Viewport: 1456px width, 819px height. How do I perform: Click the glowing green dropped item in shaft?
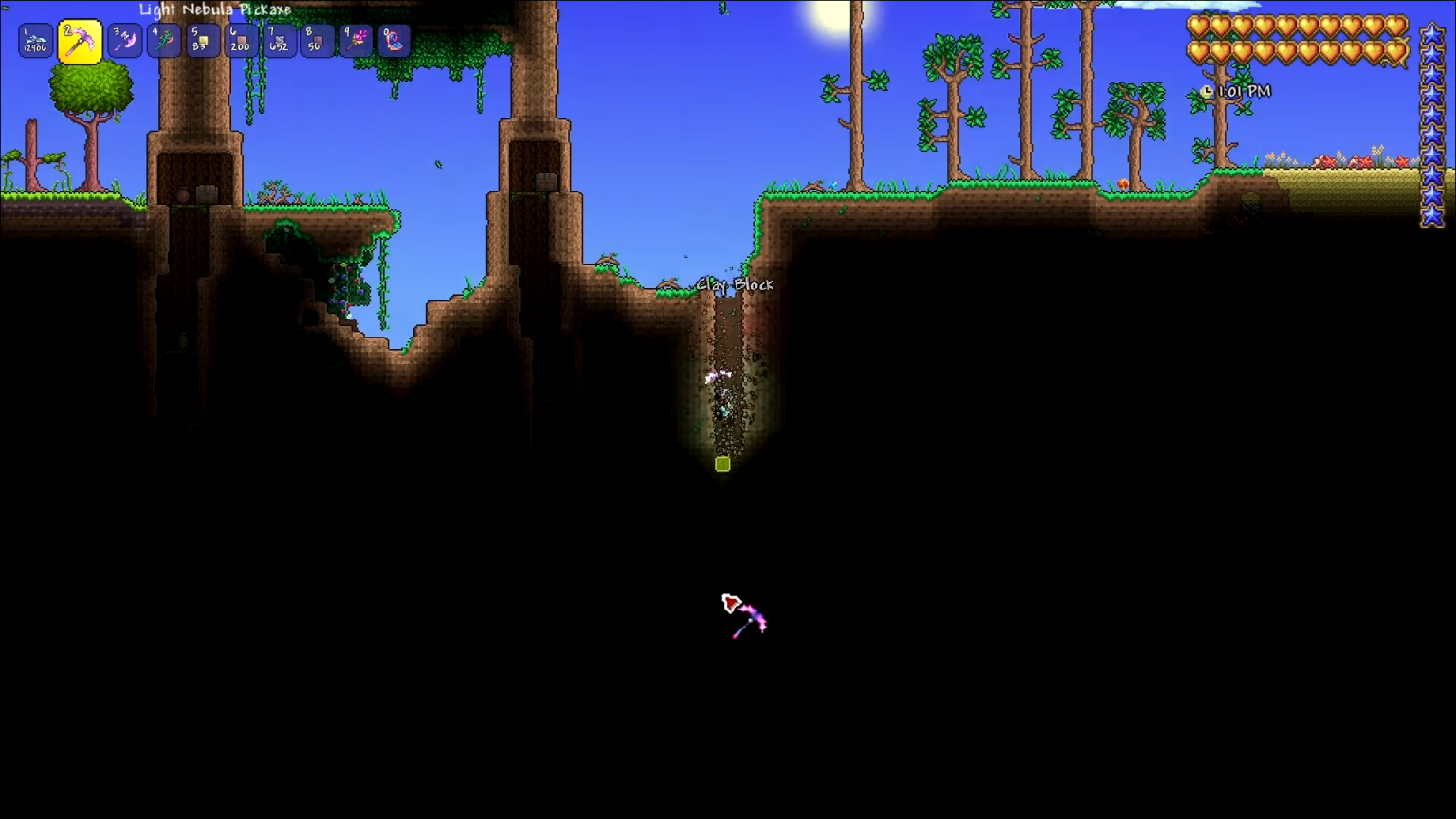pos(720,464)
